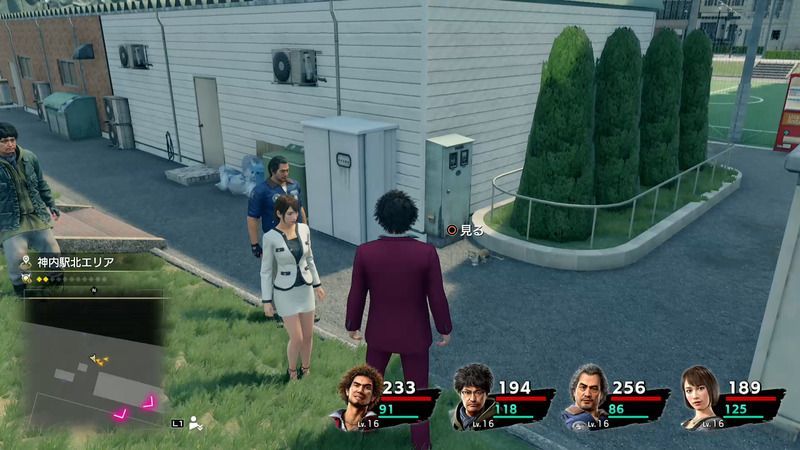Click the 神内駅北エリア location label
Viewport: 800px width, 450px height.
click(76, 262)
